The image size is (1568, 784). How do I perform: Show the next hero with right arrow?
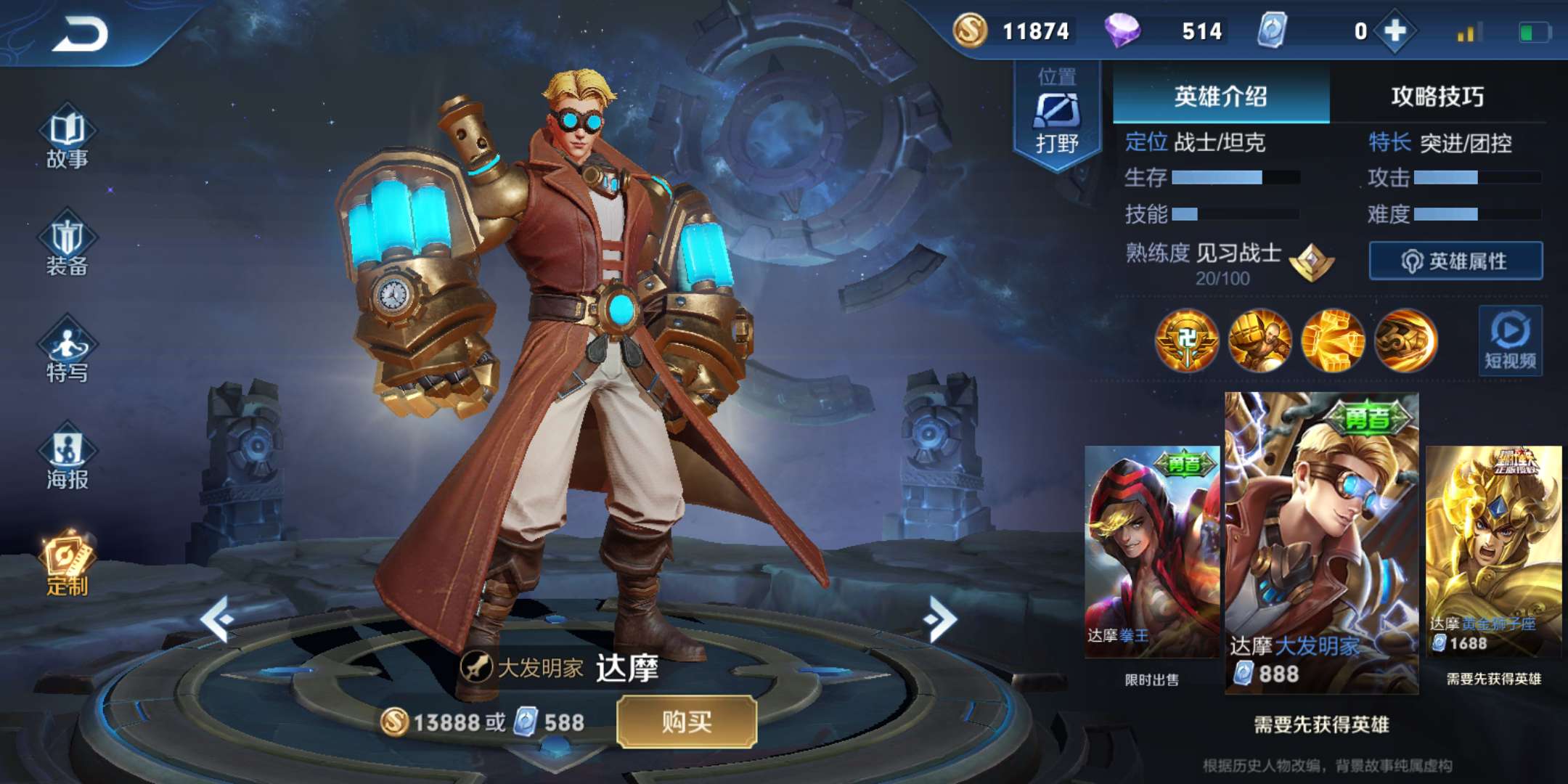point(941,619)
